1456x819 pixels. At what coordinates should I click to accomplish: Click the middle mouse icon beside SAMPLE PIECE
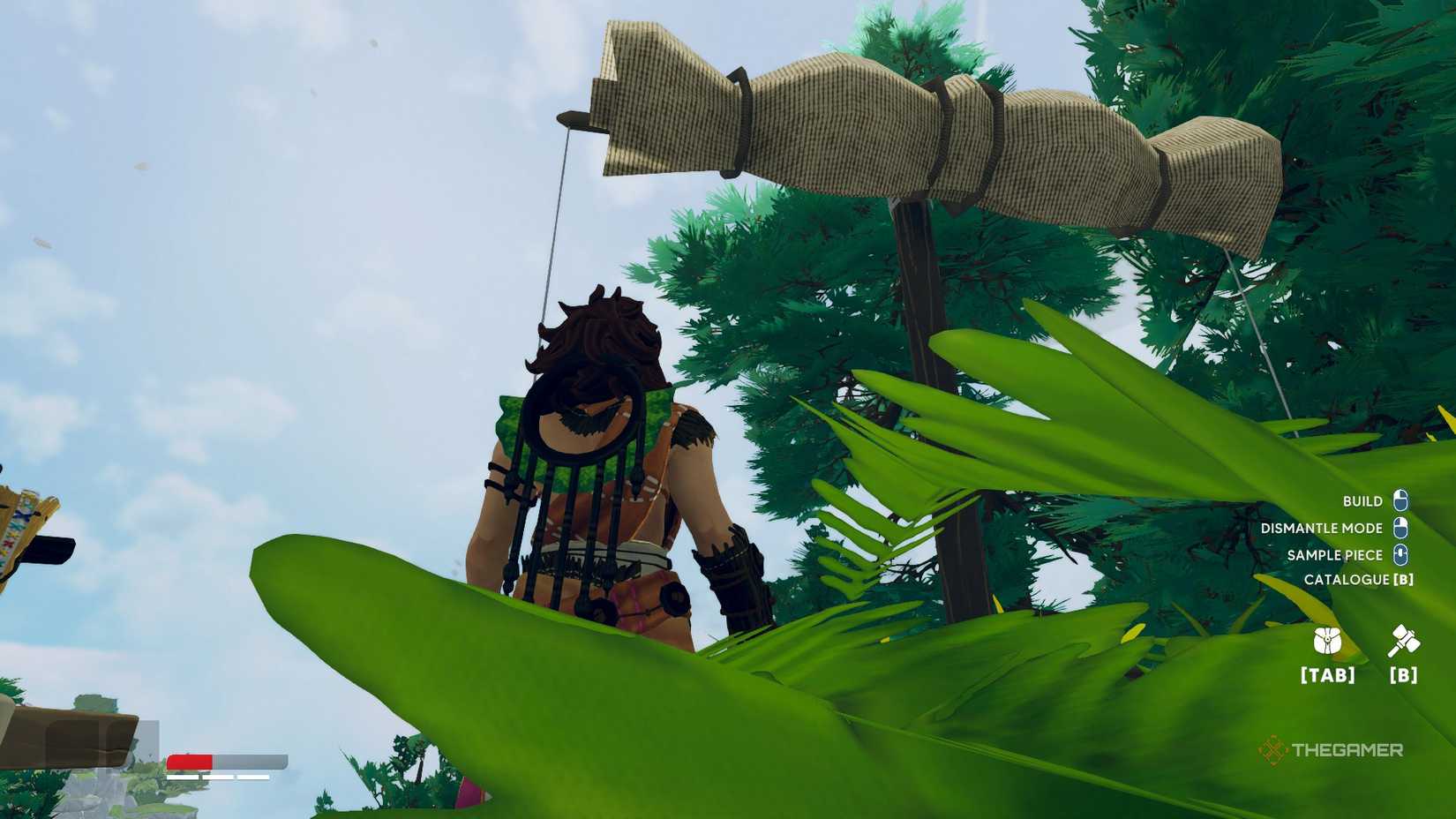click(1400, 555)
